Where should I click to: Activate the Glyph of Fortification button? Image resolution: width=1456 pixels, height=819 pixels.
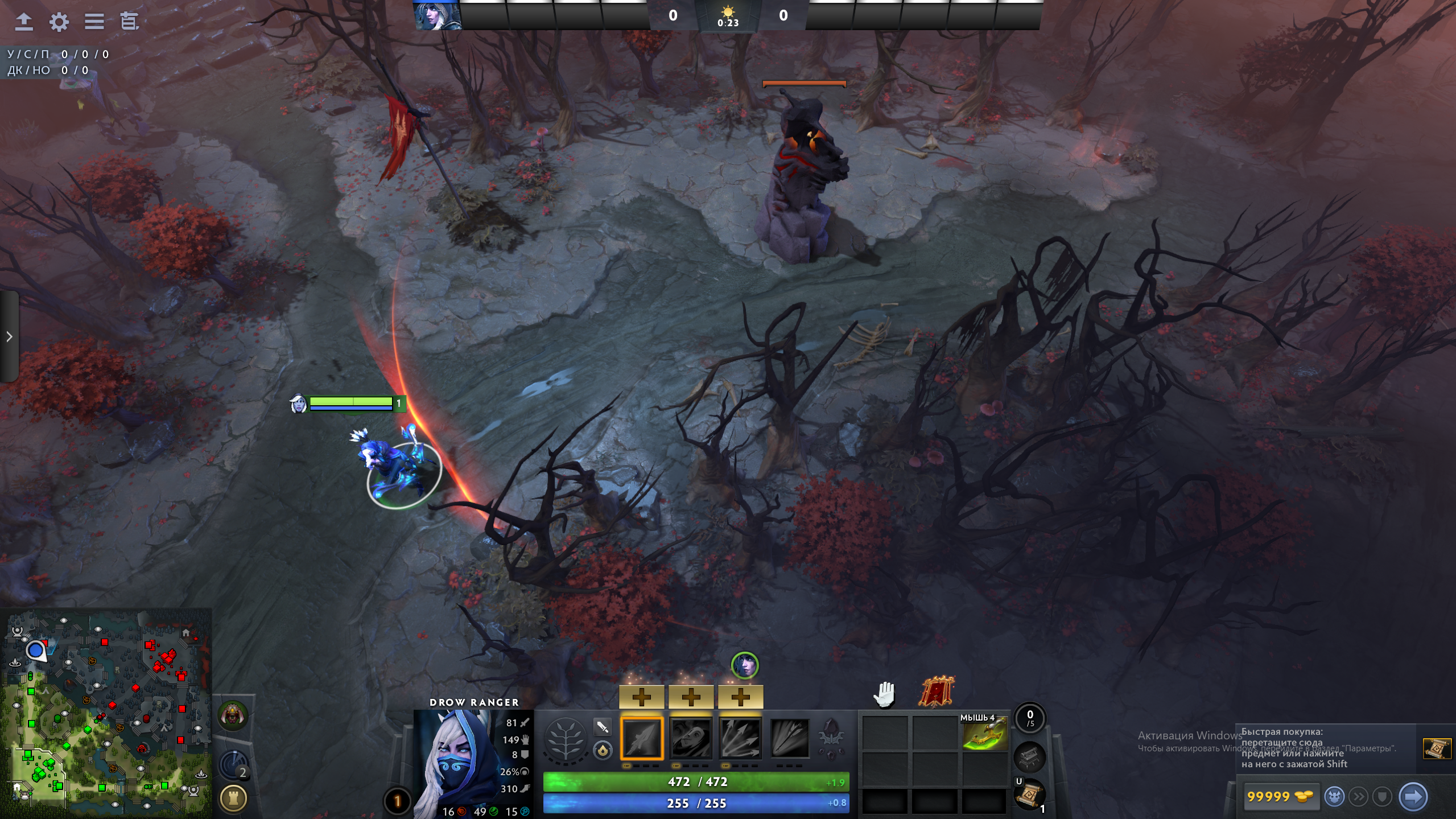click(x=233, y=797)
